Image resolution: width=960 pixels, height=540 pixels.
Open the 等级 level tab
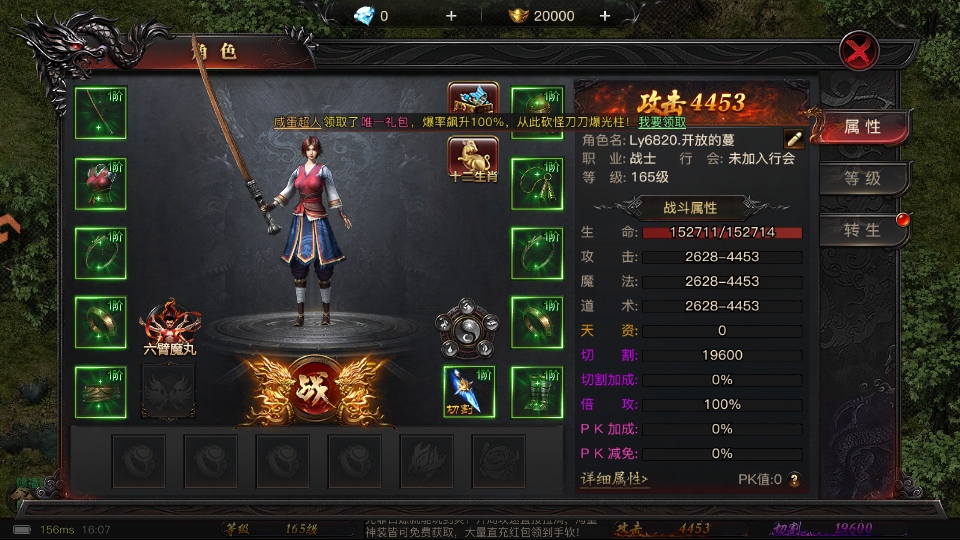coord(861,179)
